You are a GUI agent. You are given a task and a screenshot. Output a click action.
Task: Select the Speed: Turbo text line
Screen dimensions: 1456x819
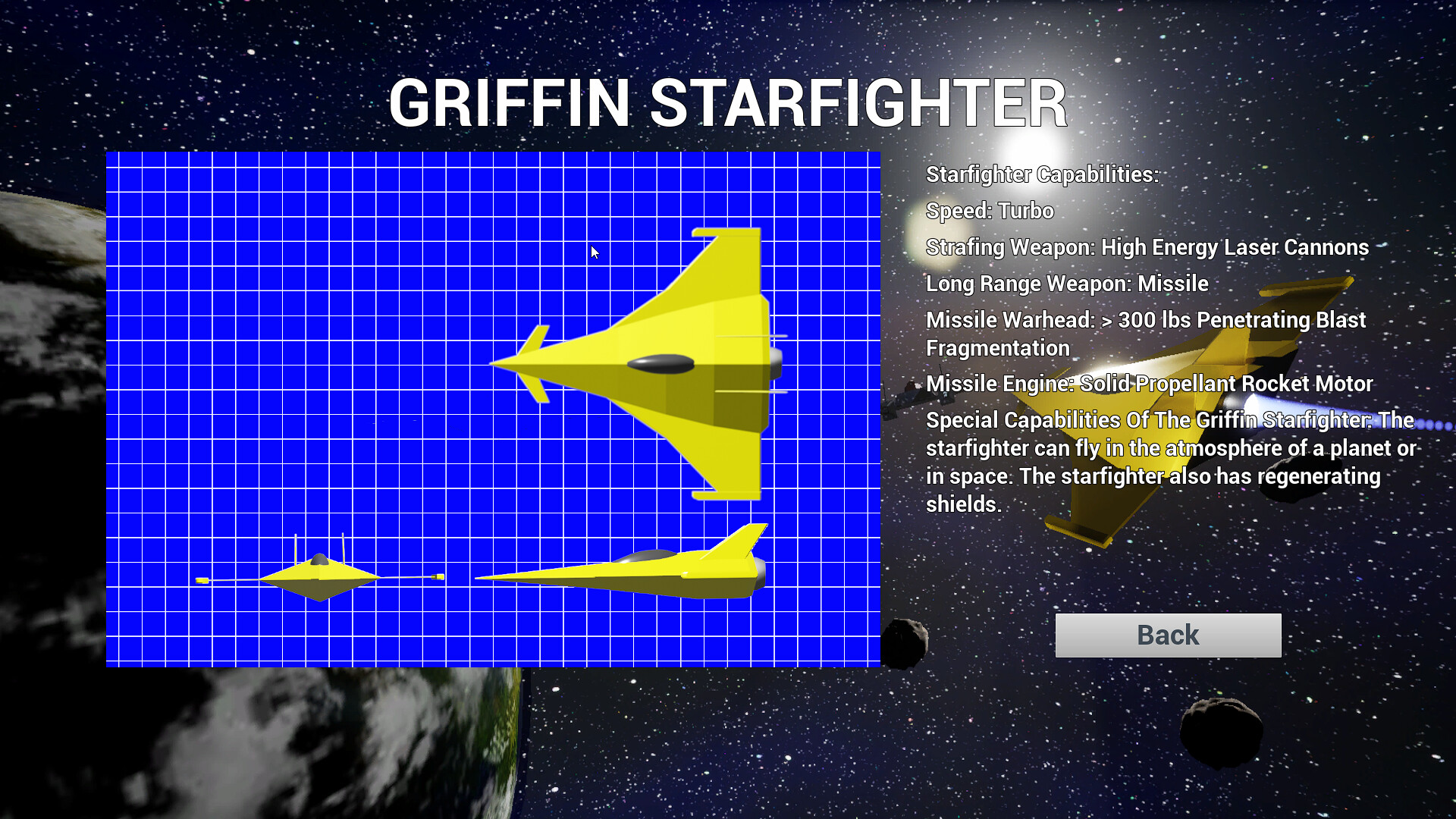tap(989, 212)
